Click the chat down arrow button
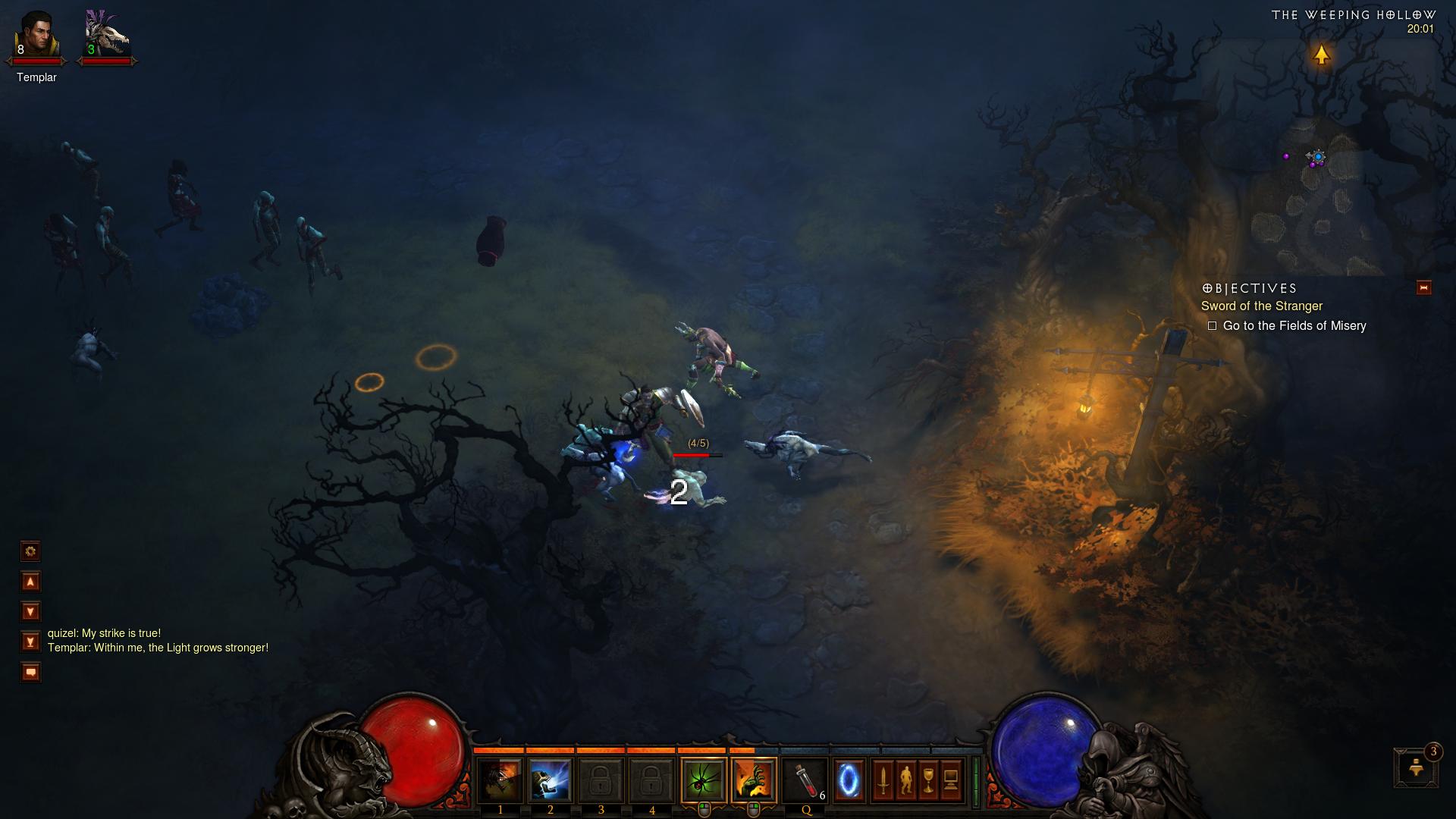 coord(30,611)
